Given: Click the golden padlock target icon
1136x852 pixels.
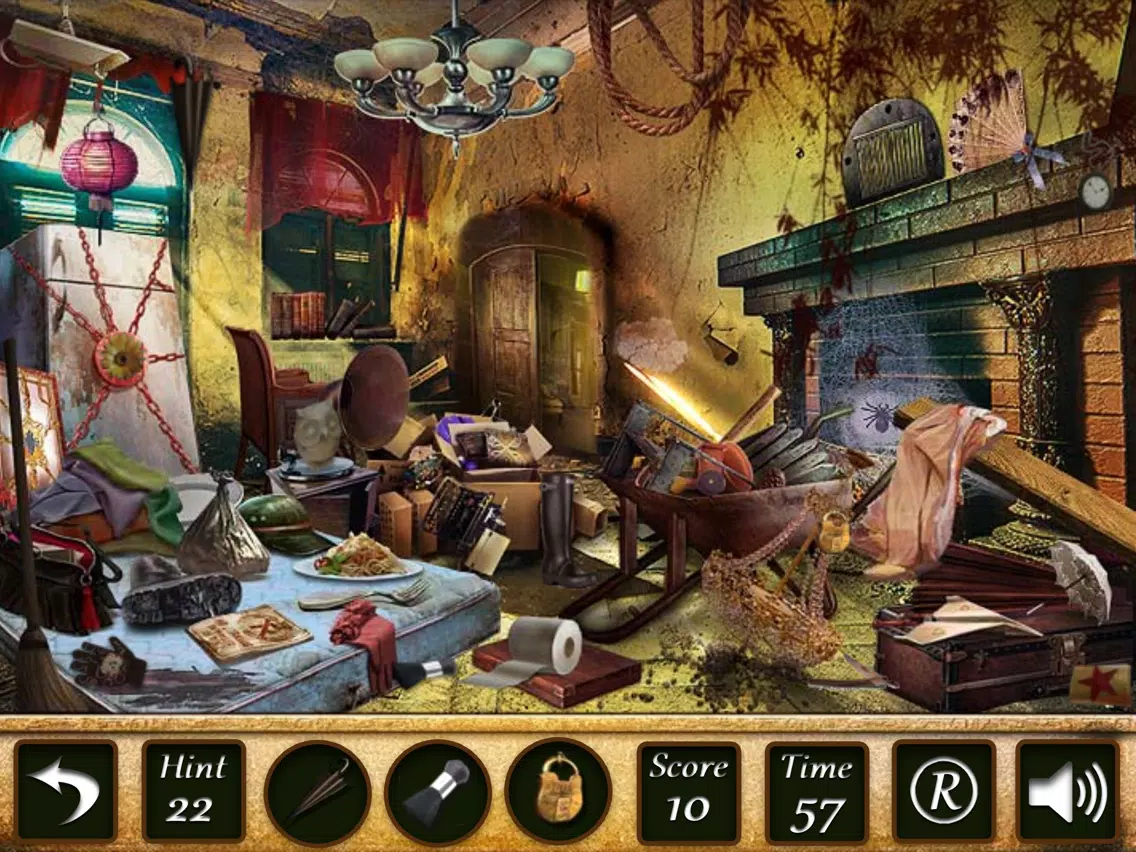Looking at the screenshot, I should point(558,793).
